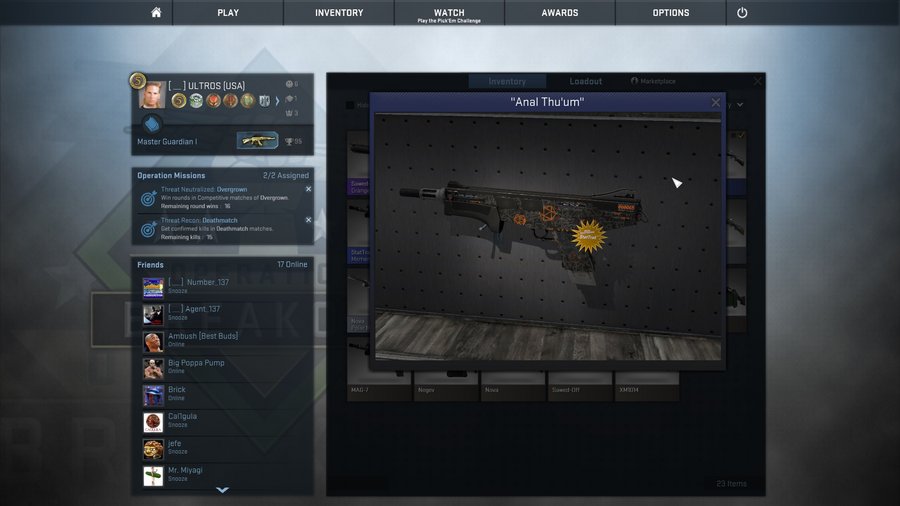Close the weapon preview popup
Viewport: 900px width, 506px height.
pyautogui.click(x=715, y=102)
